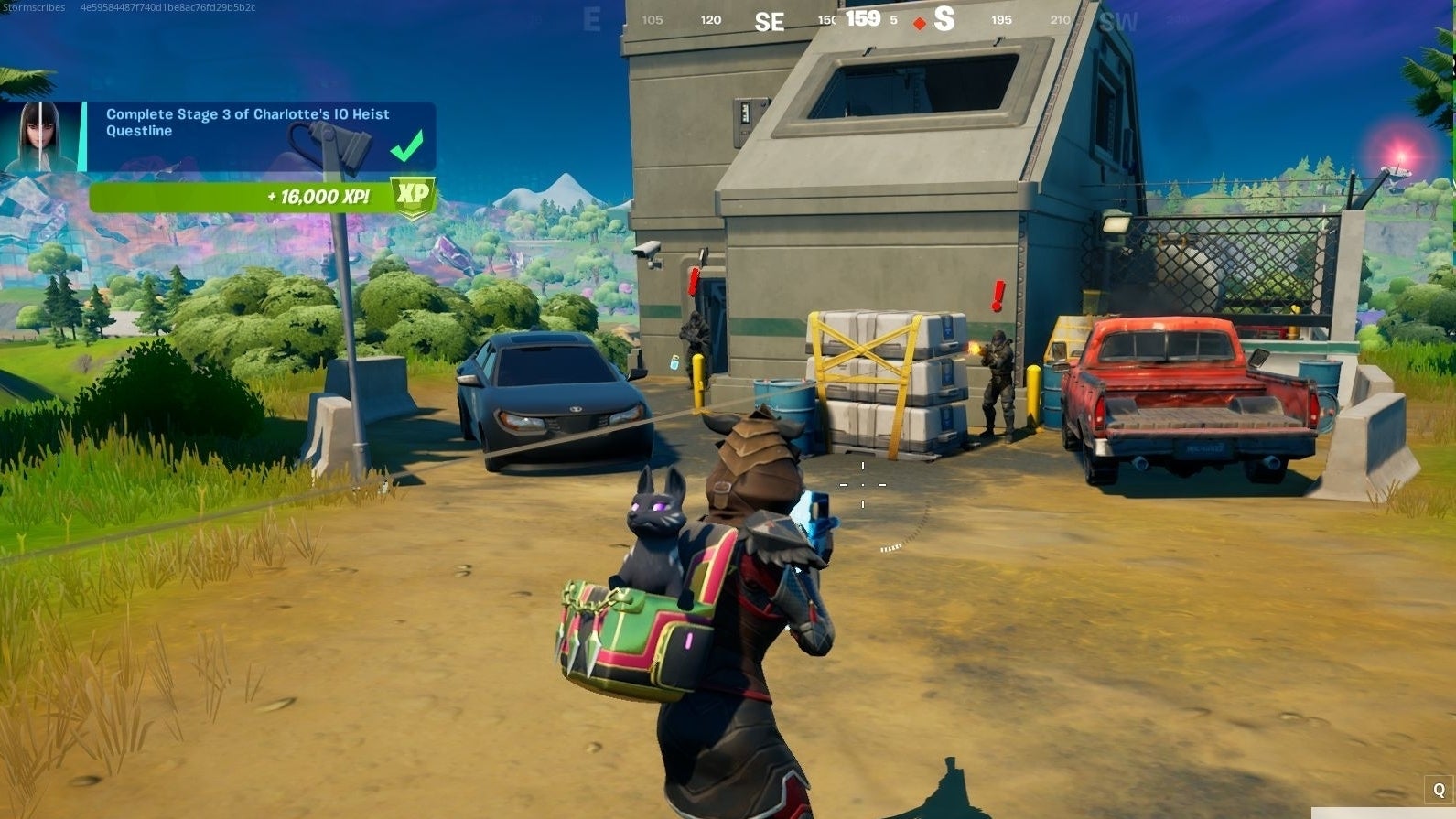Click the heading value 159 on compass
Image resolution: width=1456 pixels, height=819 pixels.
pyautogui.click(x=864, y=17)
